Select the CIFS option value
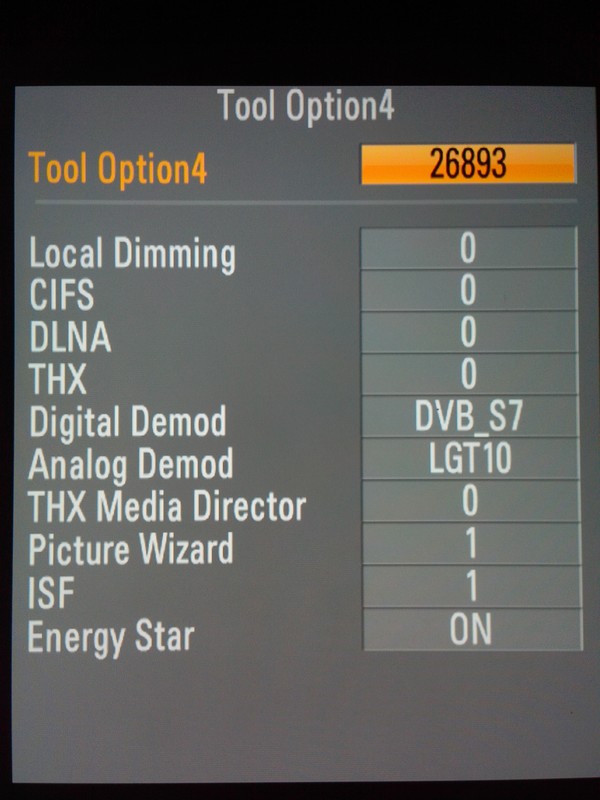Image resolution: width=600 pixels, height=800 pixels. (468, 291)
